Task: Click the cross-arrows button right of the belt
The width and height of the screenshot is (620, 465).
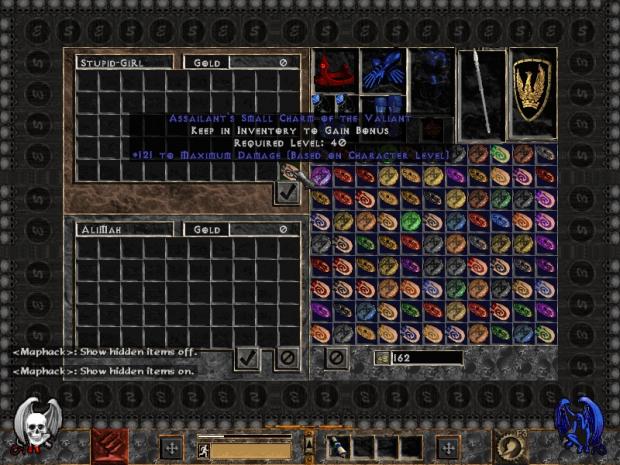Action: (447, 446)
